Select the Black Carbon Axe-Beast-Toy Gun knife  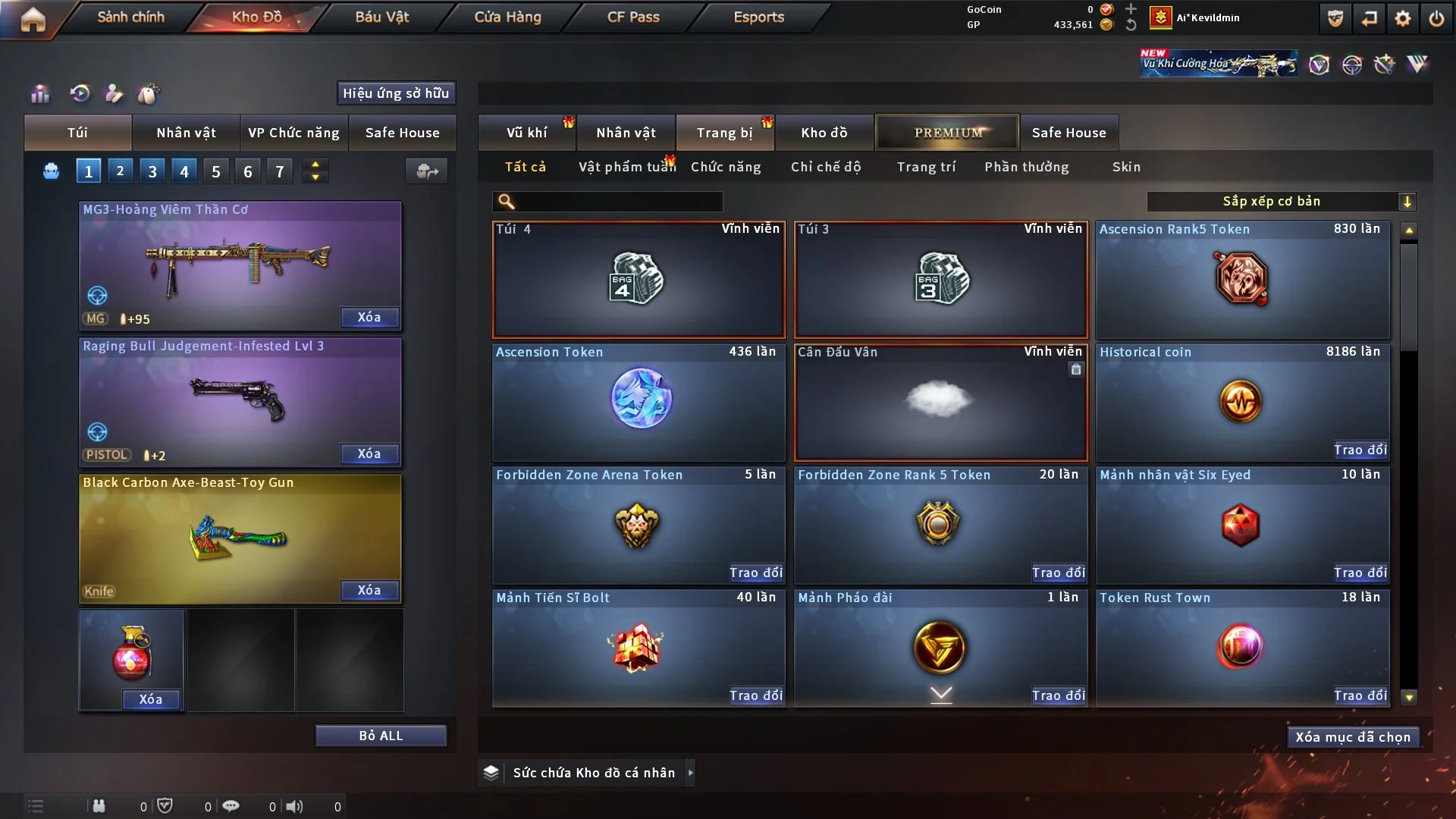[x=240, y=538]
